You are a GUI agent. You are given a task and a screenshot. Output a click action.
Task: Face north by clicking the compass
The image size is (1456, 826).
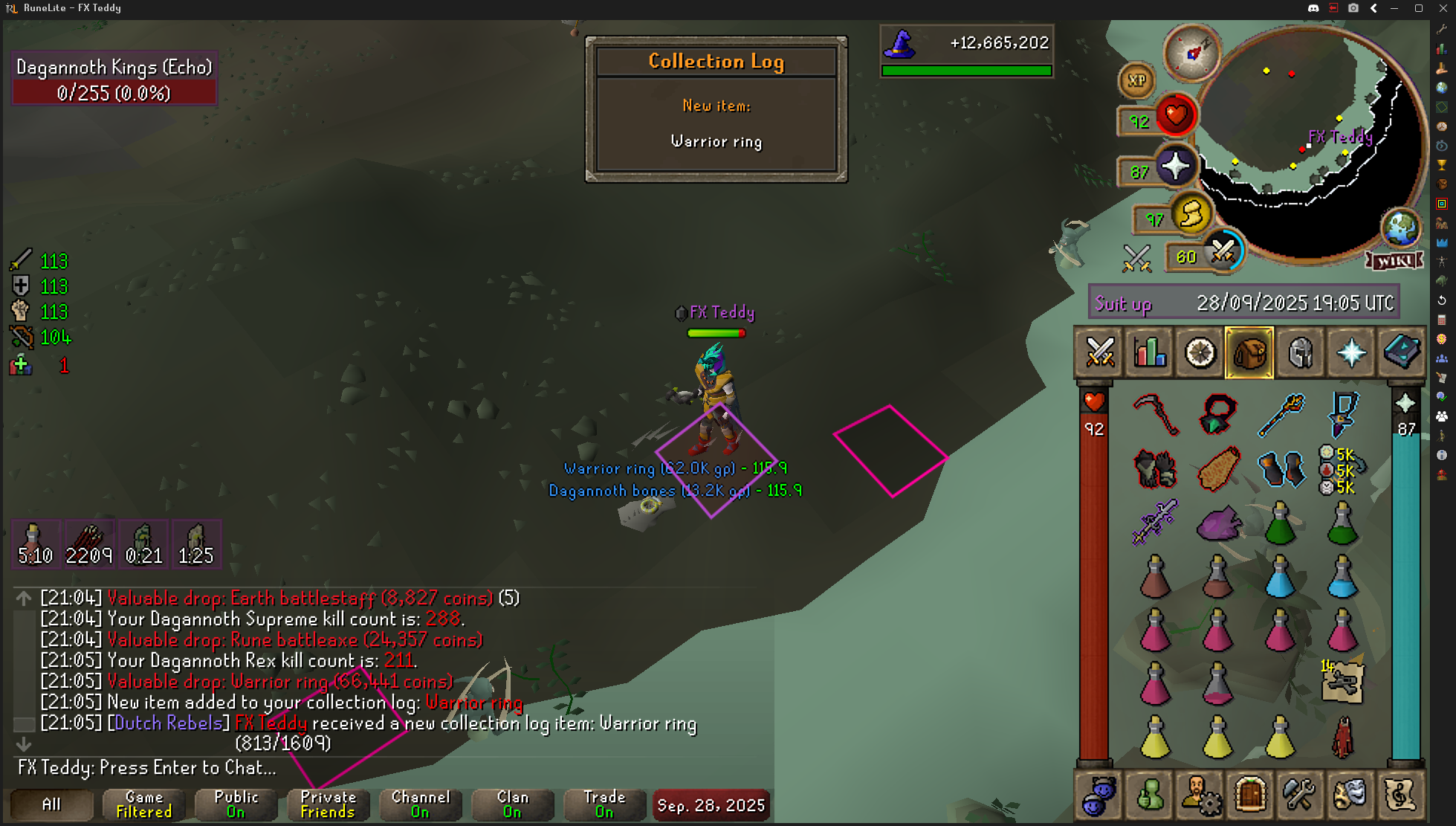coord(1191,52)
